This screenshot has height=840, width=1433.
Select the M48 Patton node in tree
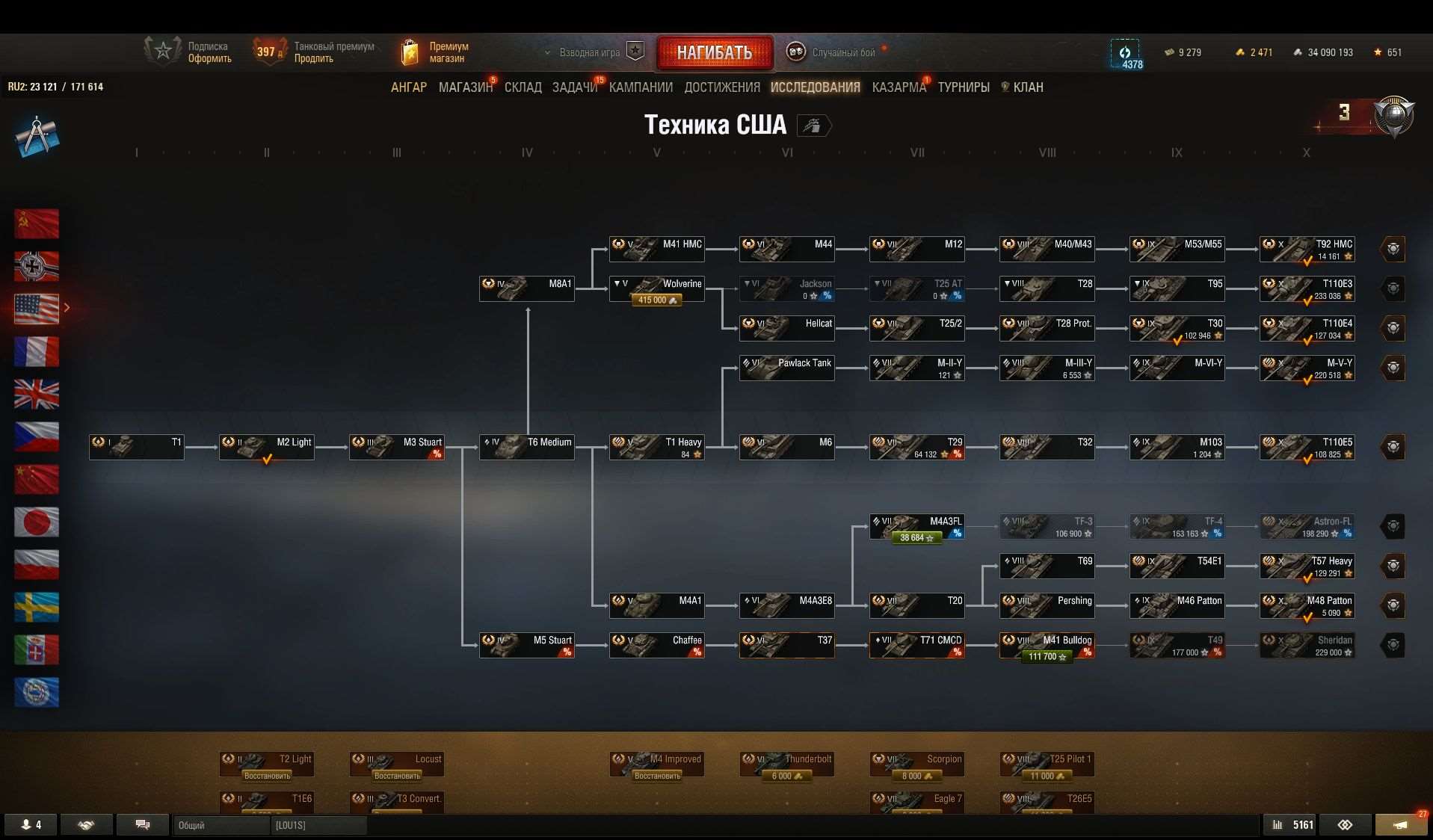1307,605
